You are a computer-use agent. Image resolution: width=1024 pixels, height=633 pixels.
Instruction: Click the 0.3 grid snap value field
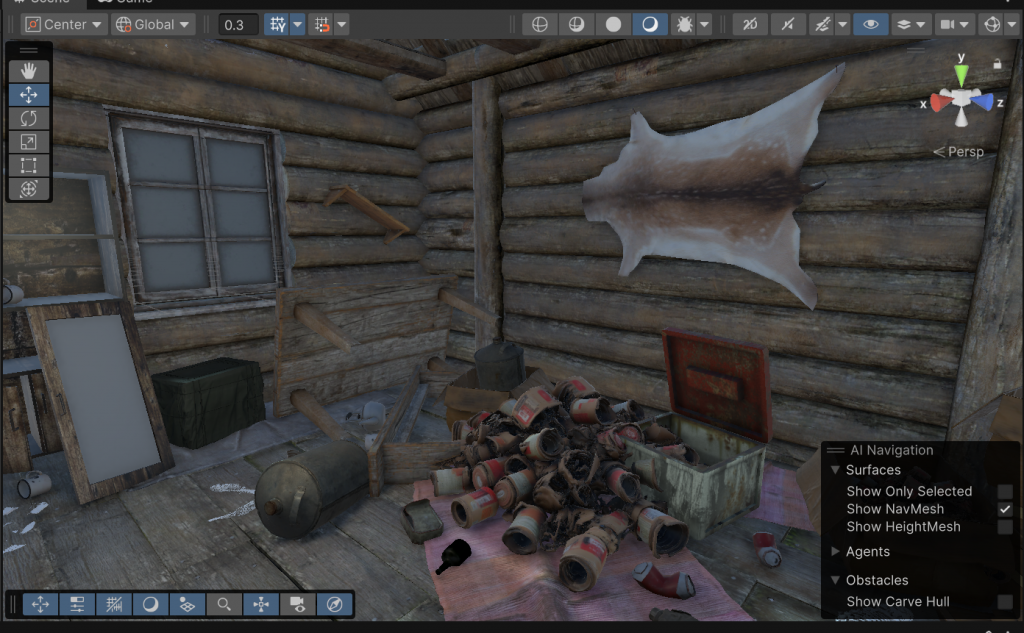(238, 24)
